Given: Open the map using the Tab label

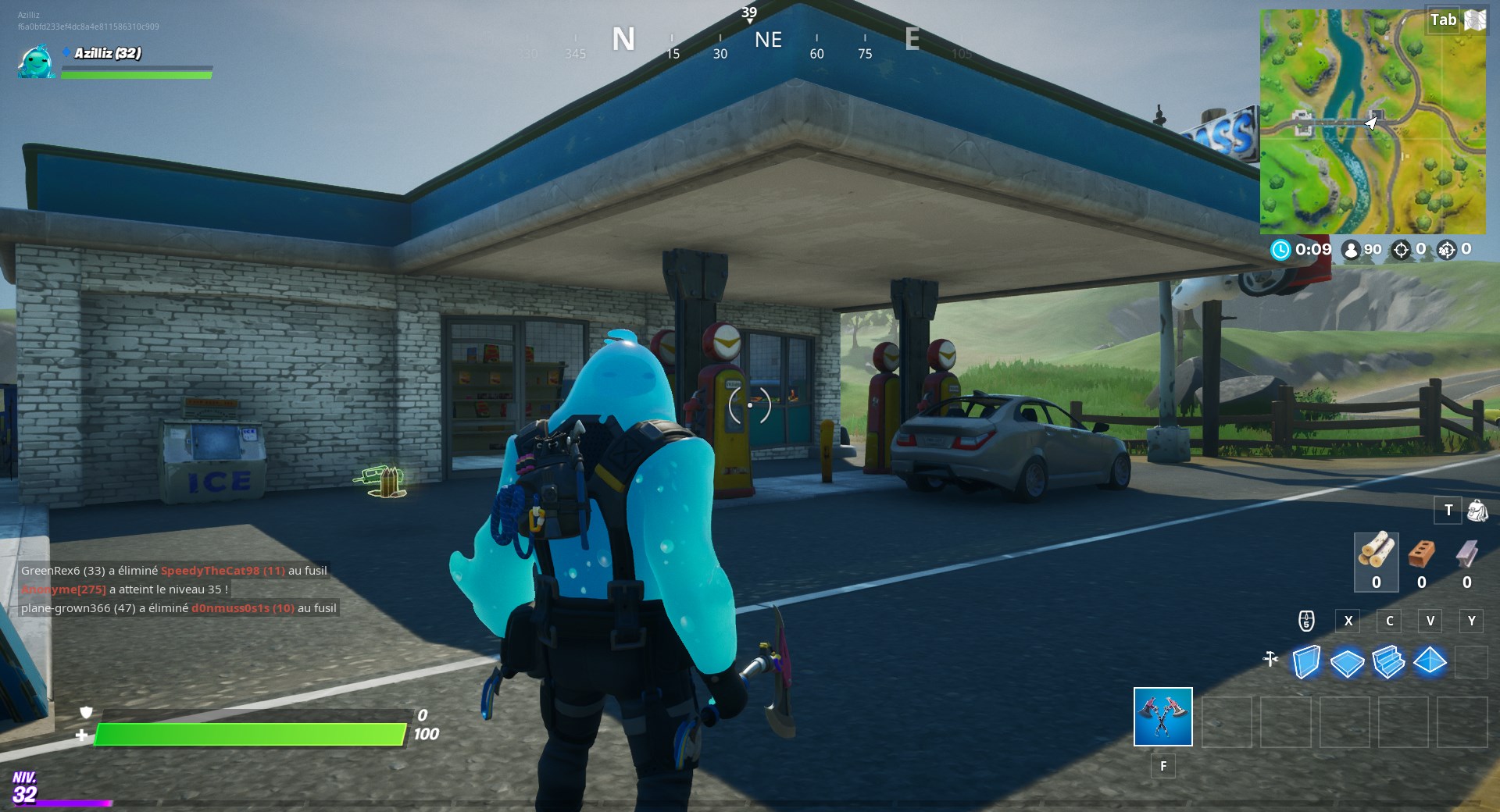Looking at the screenshot, I should (1442, 20).
